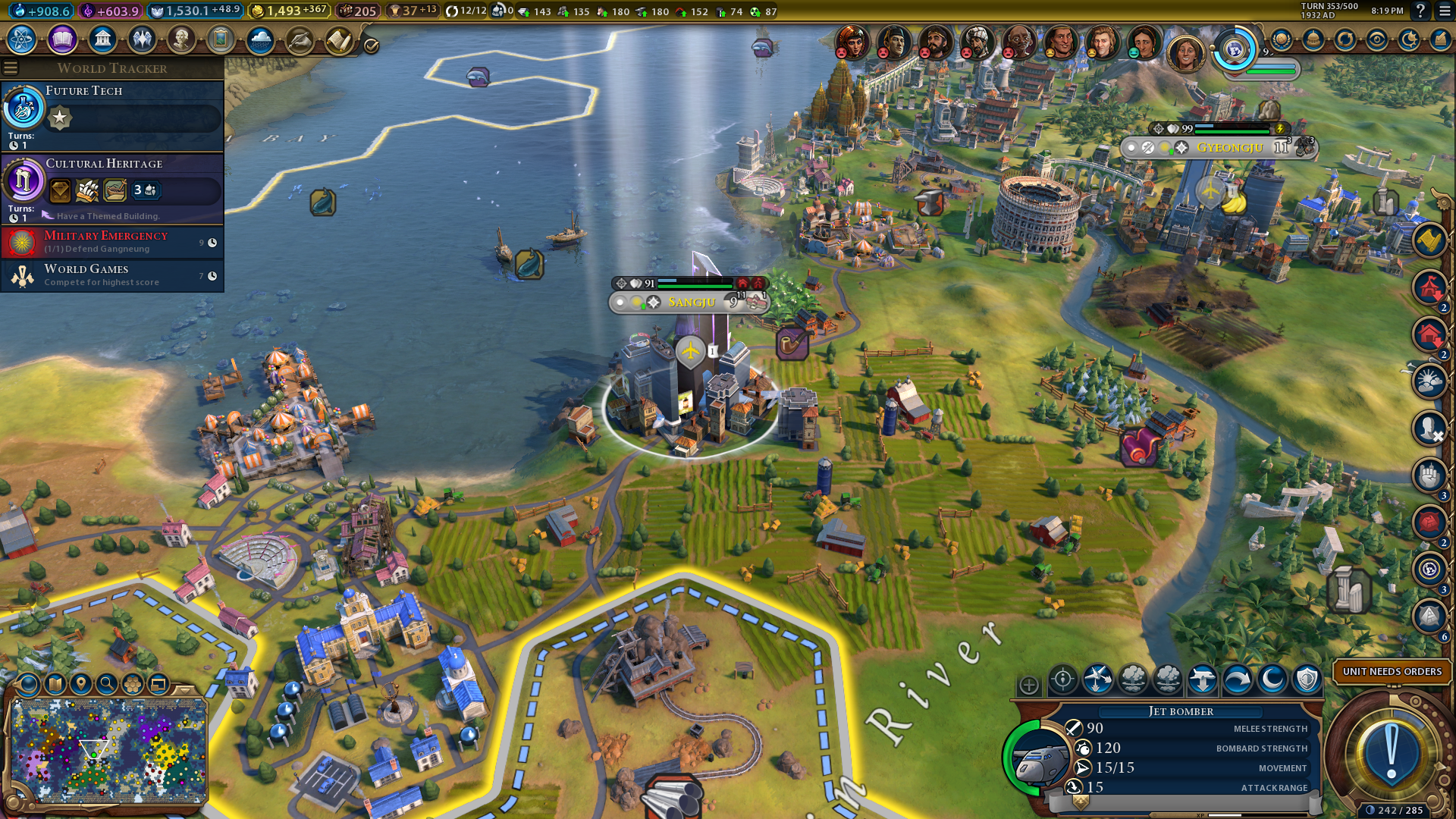Open the Civics tree button
Image resolution: width=1456 pixels, height=819 pixels.
pyautogui.click(x=62, y=39)
